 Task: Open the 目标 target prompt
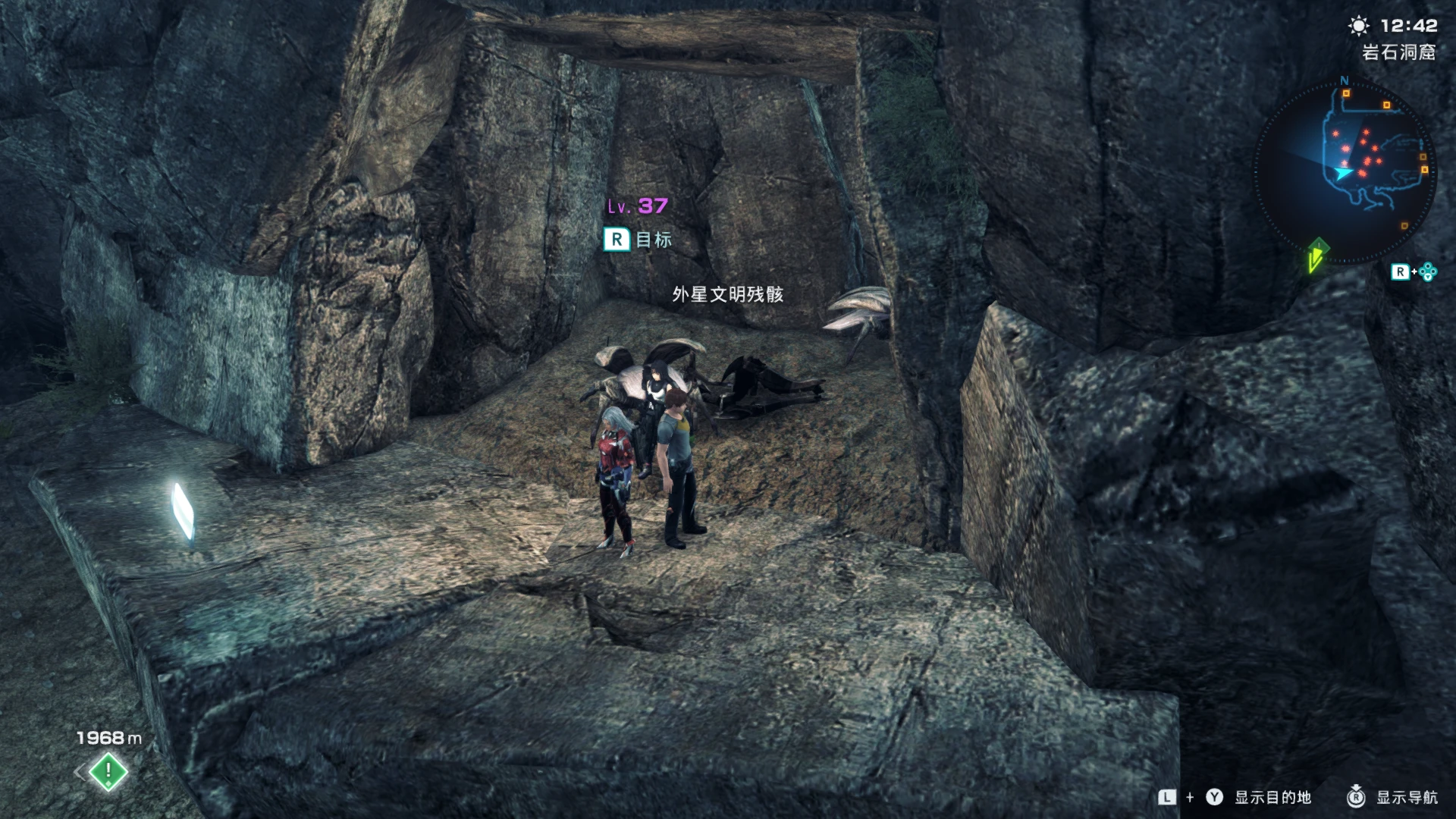click(x=654, y=239)
